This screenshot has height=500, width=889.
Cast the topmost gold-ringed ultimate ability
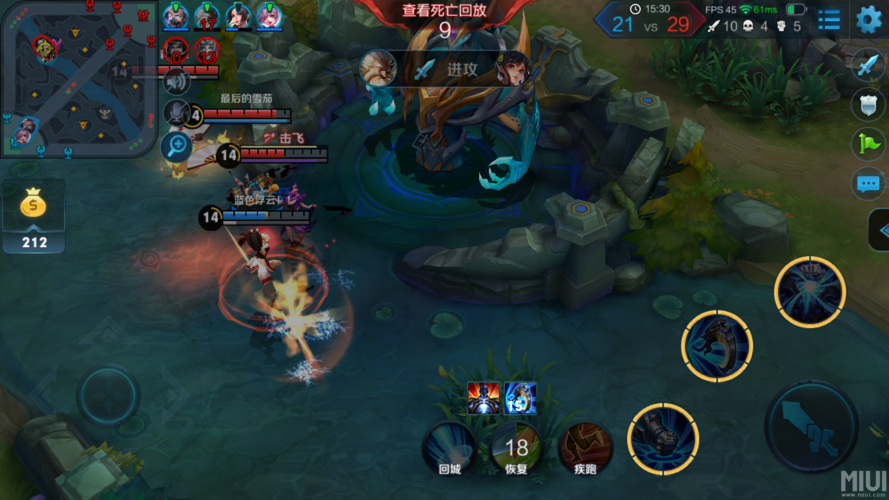pyautogui.click(x=810, y=291)
